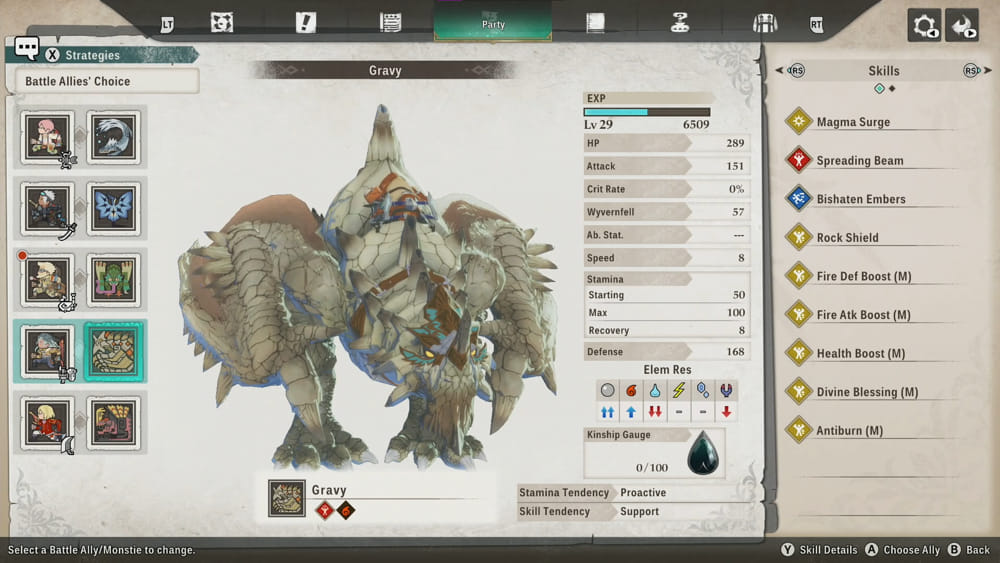Select the blonde ally in red
The height and width of the screenshot is (563, 1000).
(x=48, y=423)
